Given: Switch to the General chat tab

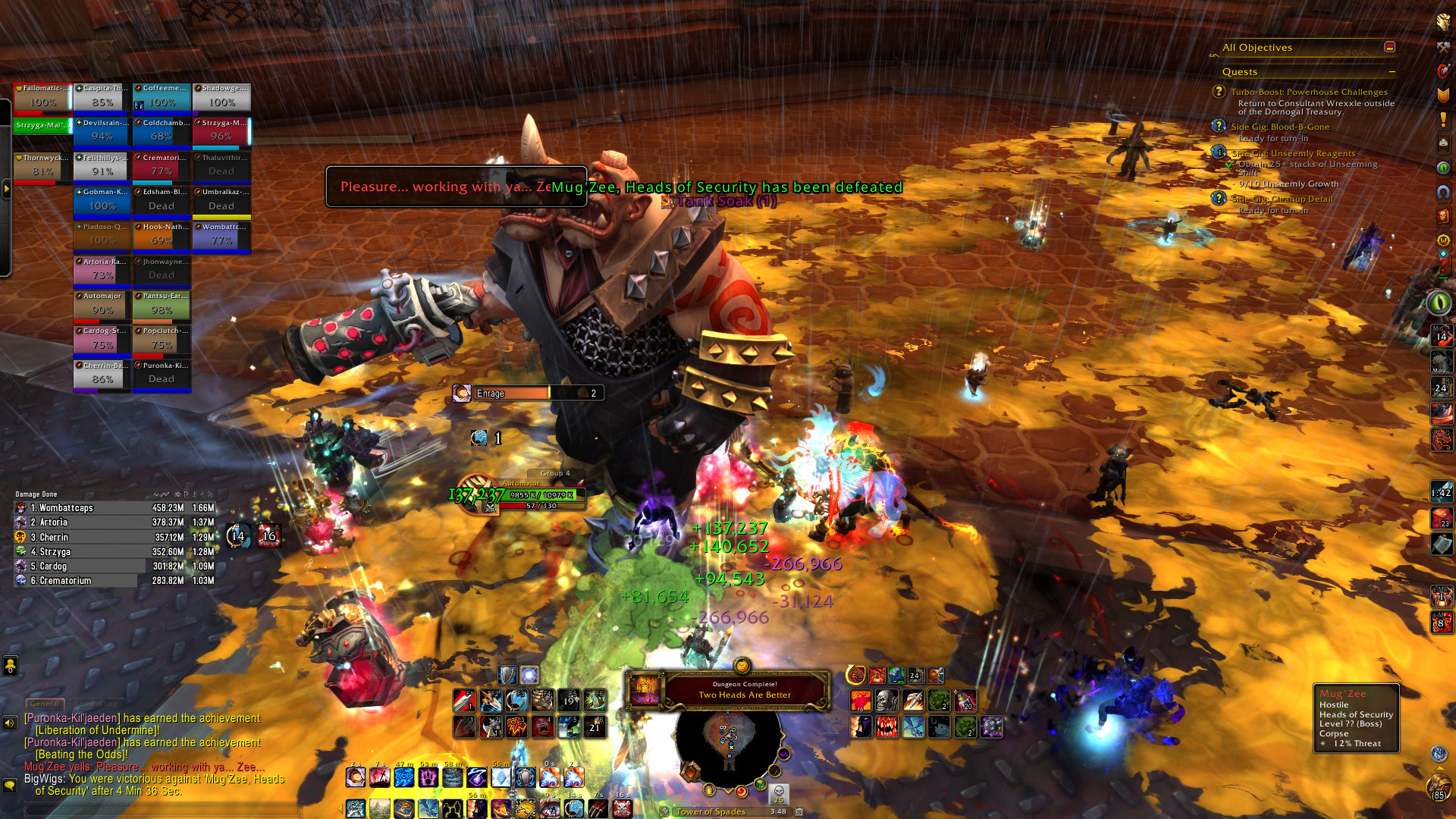Looking at the screenshot, I should (45, 704).
